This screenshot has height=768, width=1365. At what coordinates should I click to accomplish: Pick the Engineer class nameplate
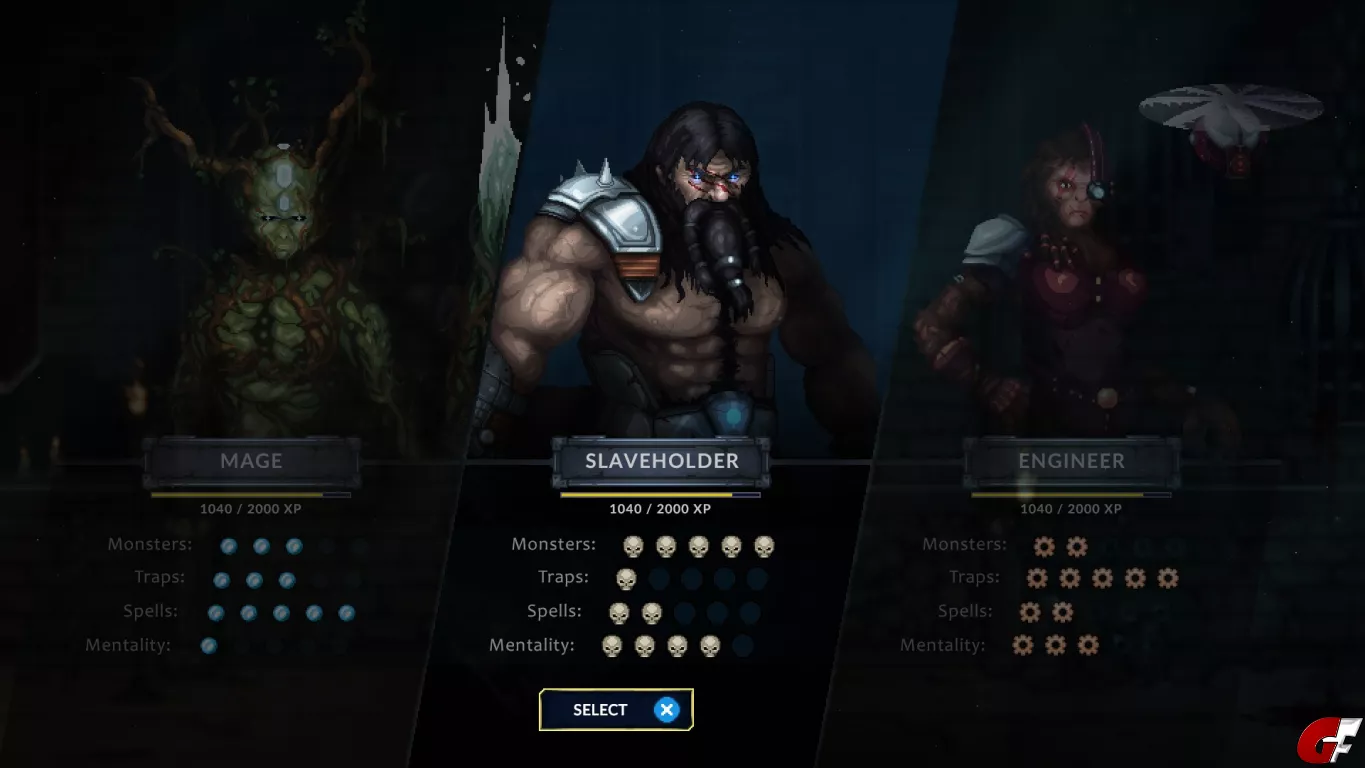click(1071, 461)
